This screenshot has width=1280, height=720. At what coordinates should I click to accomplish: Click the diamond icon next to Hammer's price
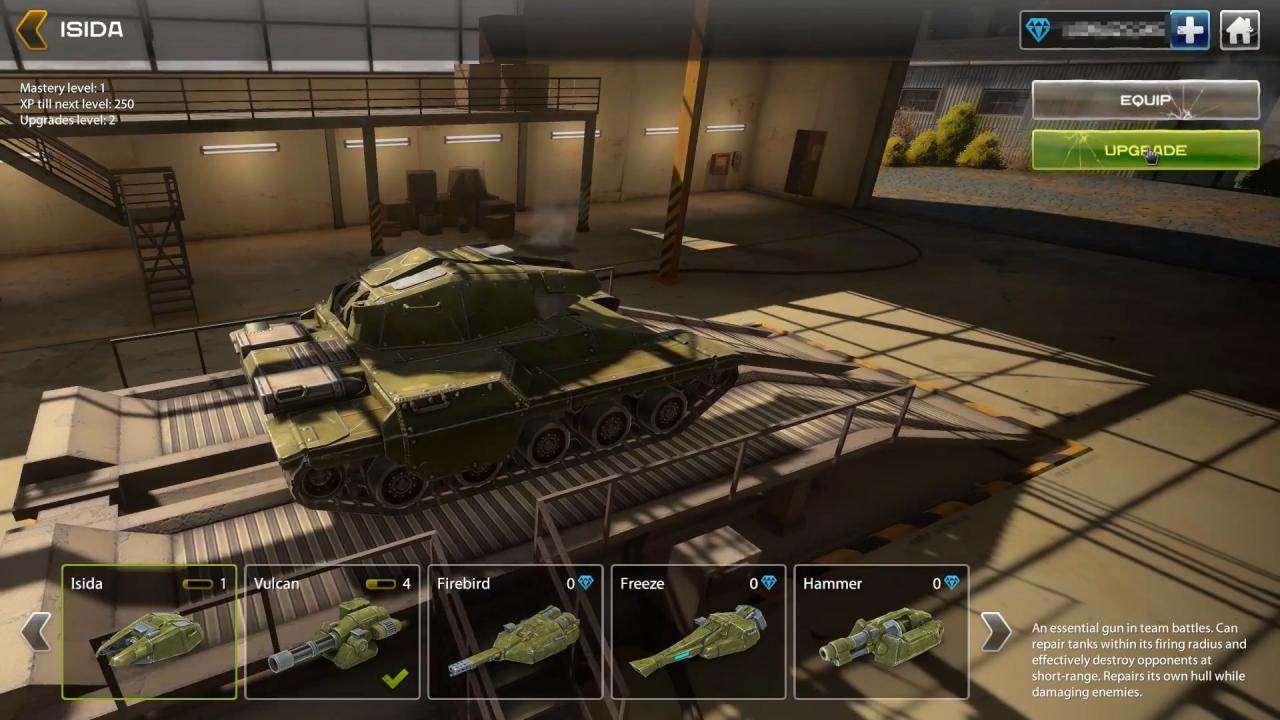[950, 583]
